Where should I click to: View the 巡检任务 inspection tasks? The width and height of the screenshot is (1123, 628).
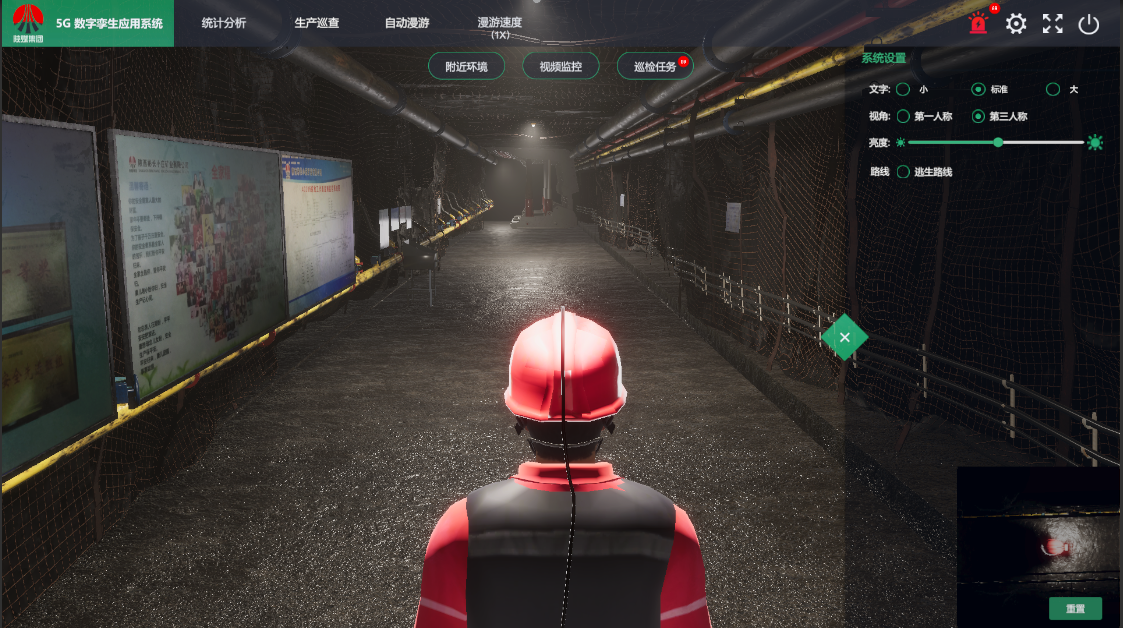pyautogui.click(x=655, y=67)
